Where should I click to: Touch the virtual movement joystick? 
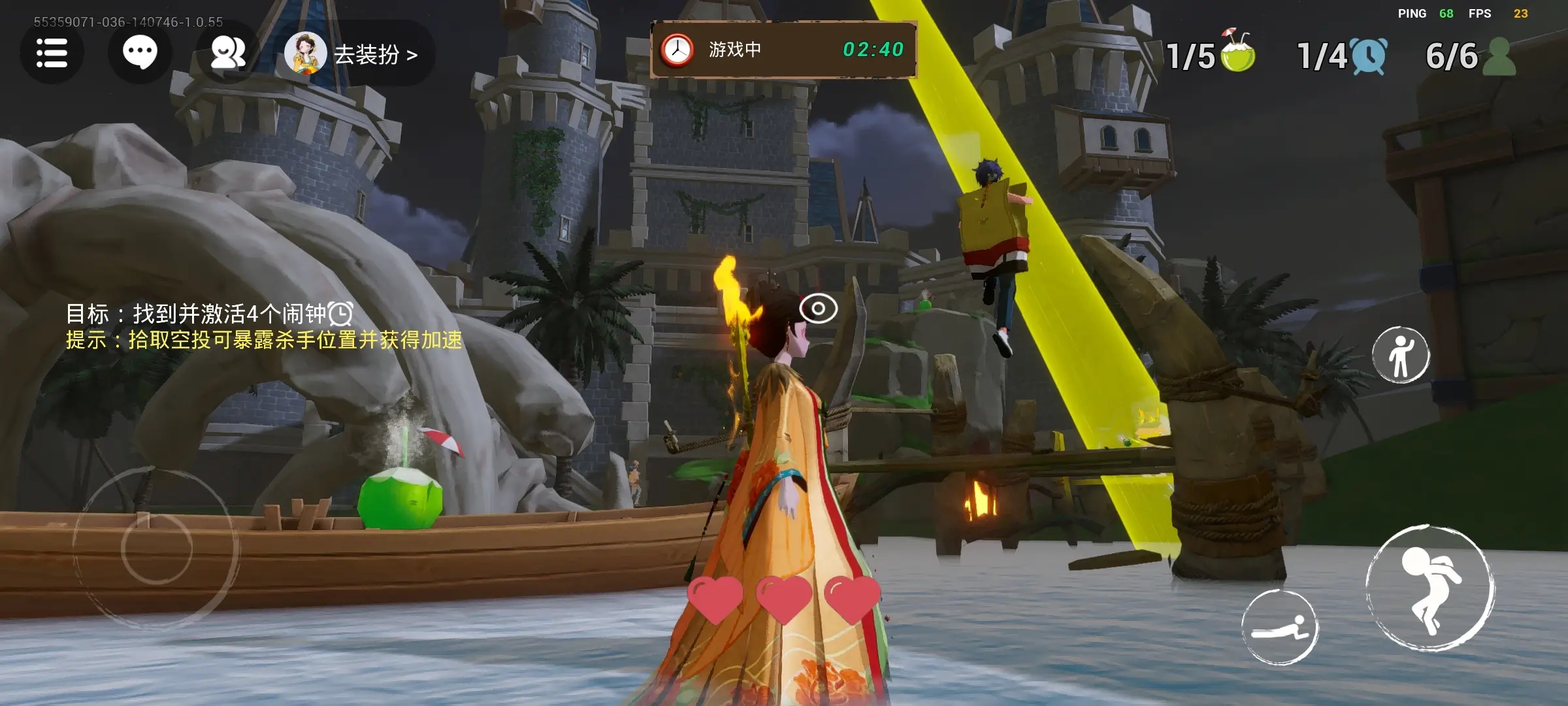coord(156,548)
